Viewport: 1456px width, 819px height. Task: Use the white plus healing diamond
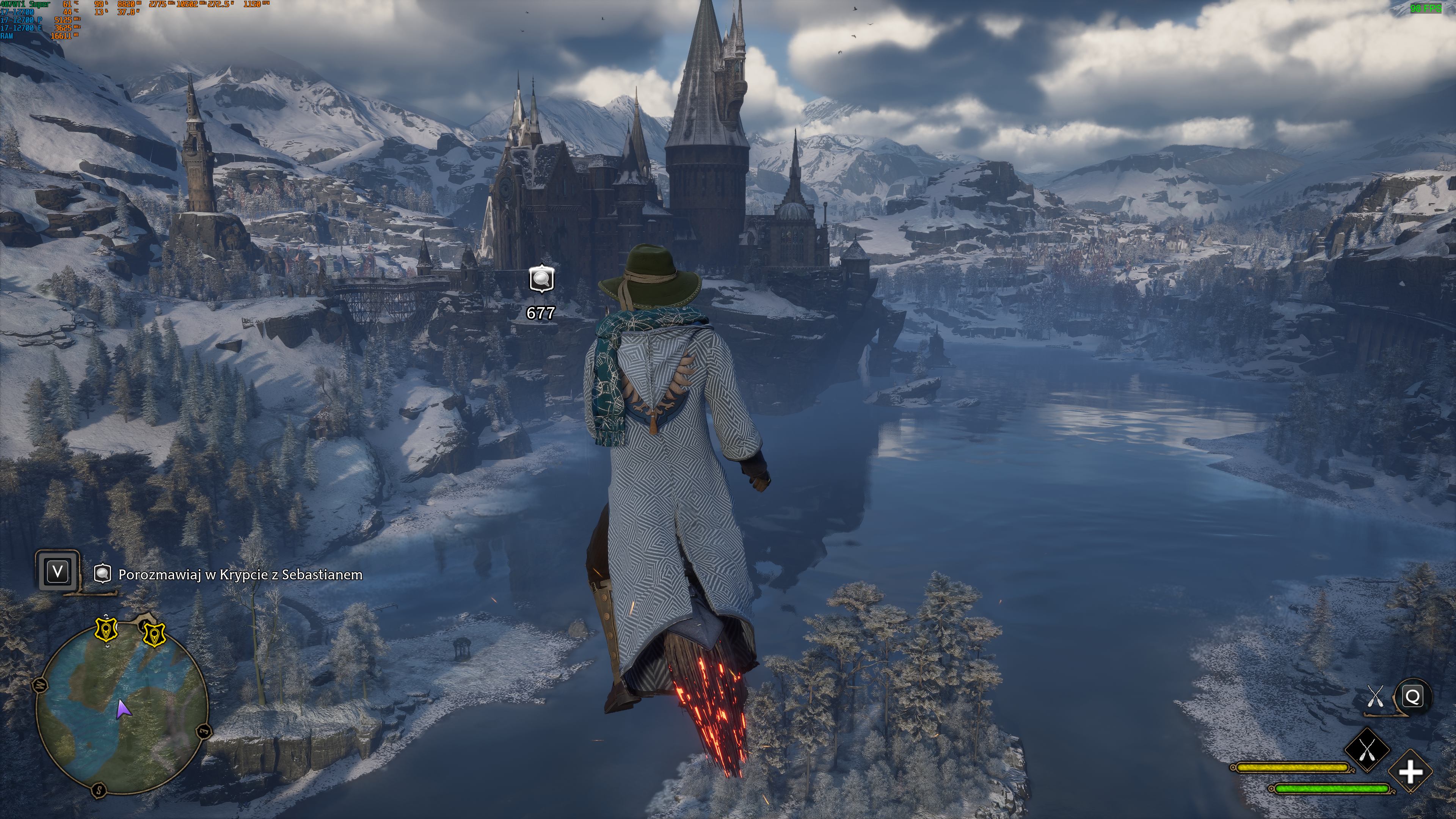(1410, 772)
